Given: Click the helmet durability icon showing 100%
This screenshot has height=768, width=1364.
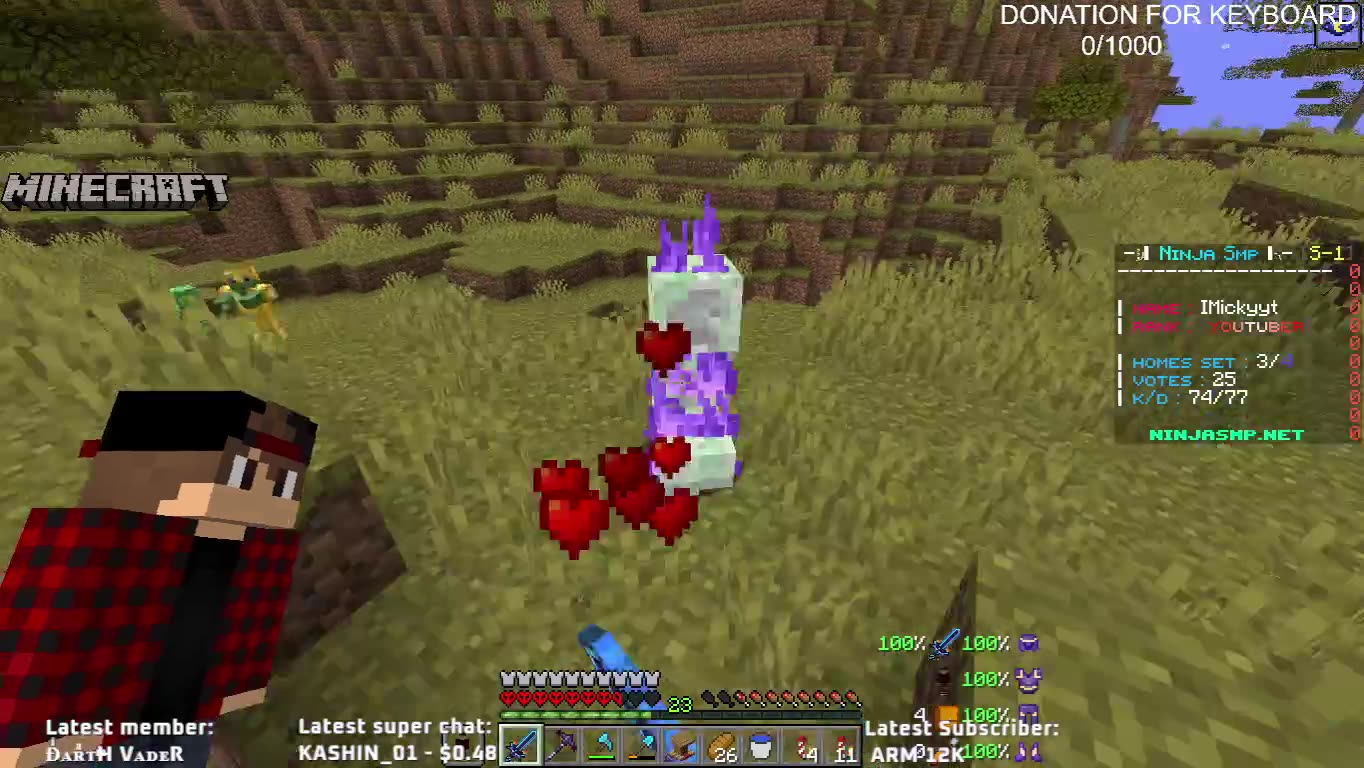Looking at the screenshot, I should point(1030,645).
